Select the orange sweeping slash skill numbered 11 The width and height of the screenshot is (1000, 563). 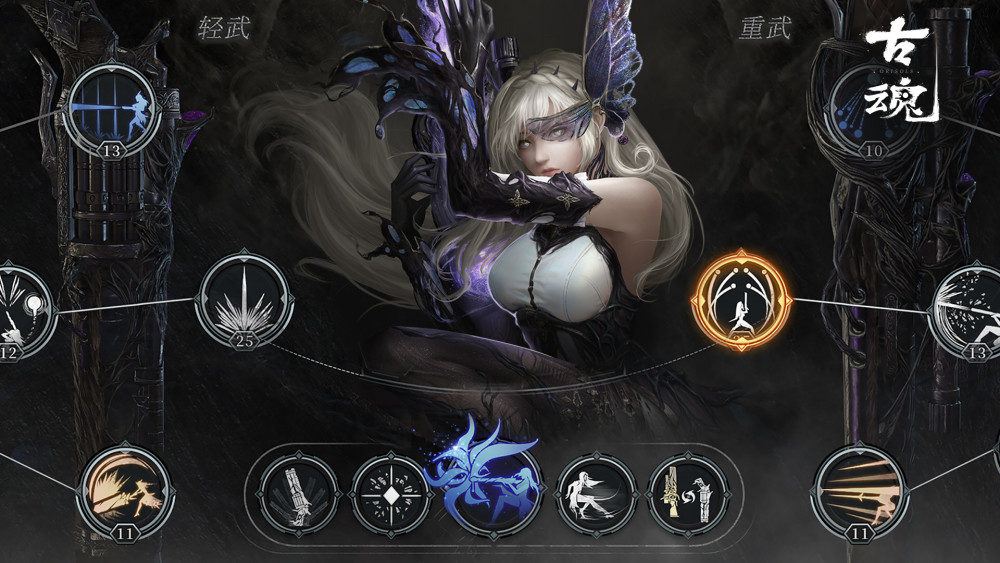click(x=125, y=492)
